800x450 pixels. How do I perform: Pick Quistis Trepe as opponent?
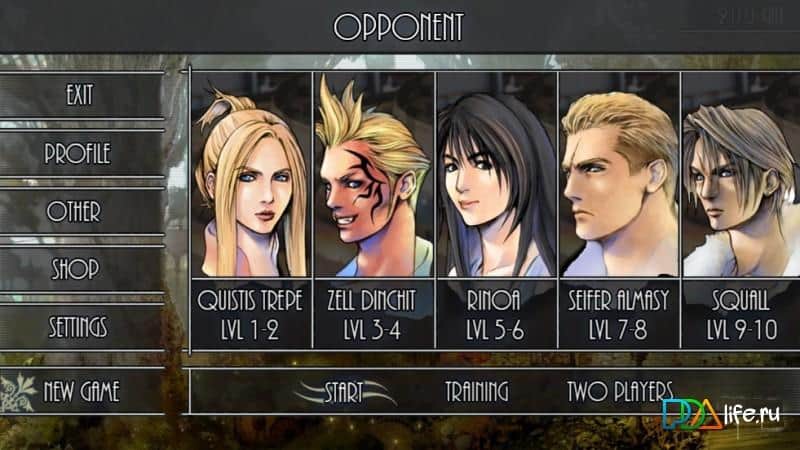click(x=251, y=210)
